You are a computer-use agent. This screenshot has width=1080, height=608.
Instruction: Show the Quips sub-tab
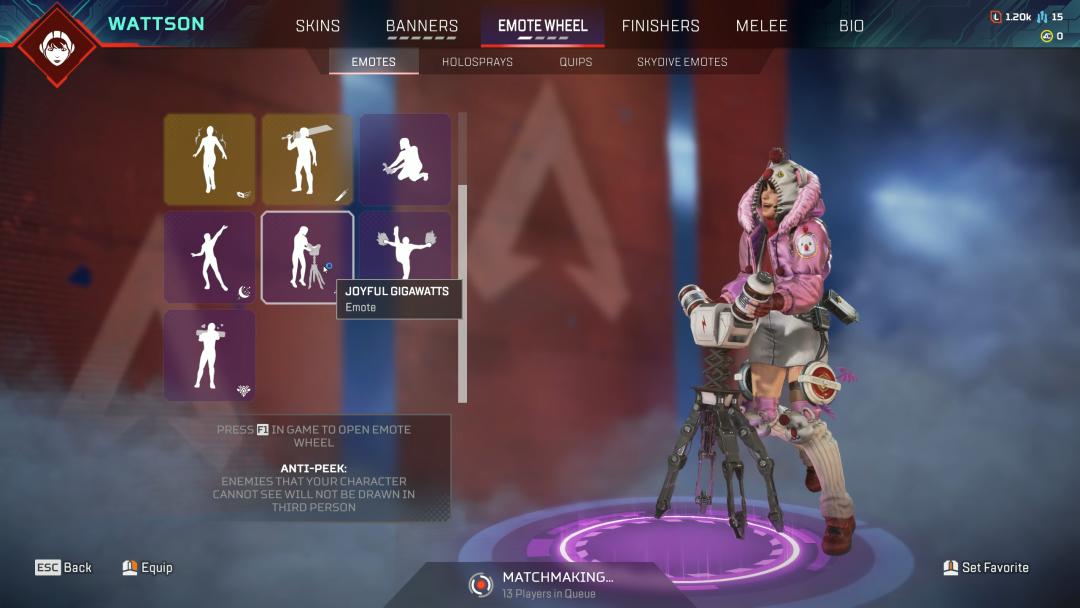[x=576, y=62]
